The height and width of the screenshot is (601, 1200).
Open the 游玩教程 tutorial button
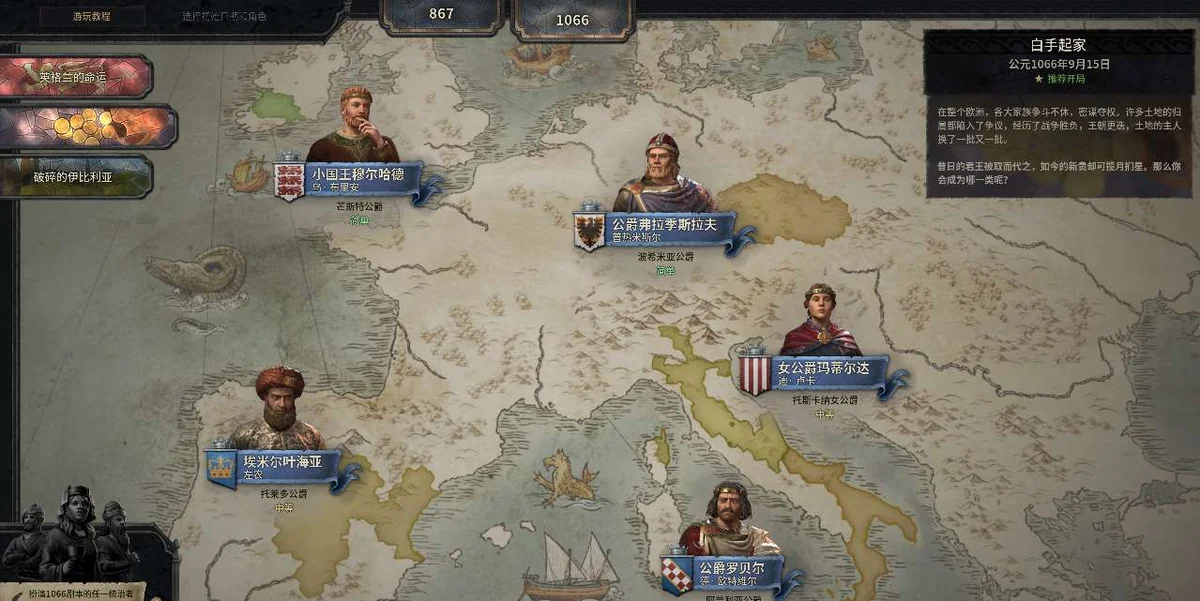click(91, 16)
